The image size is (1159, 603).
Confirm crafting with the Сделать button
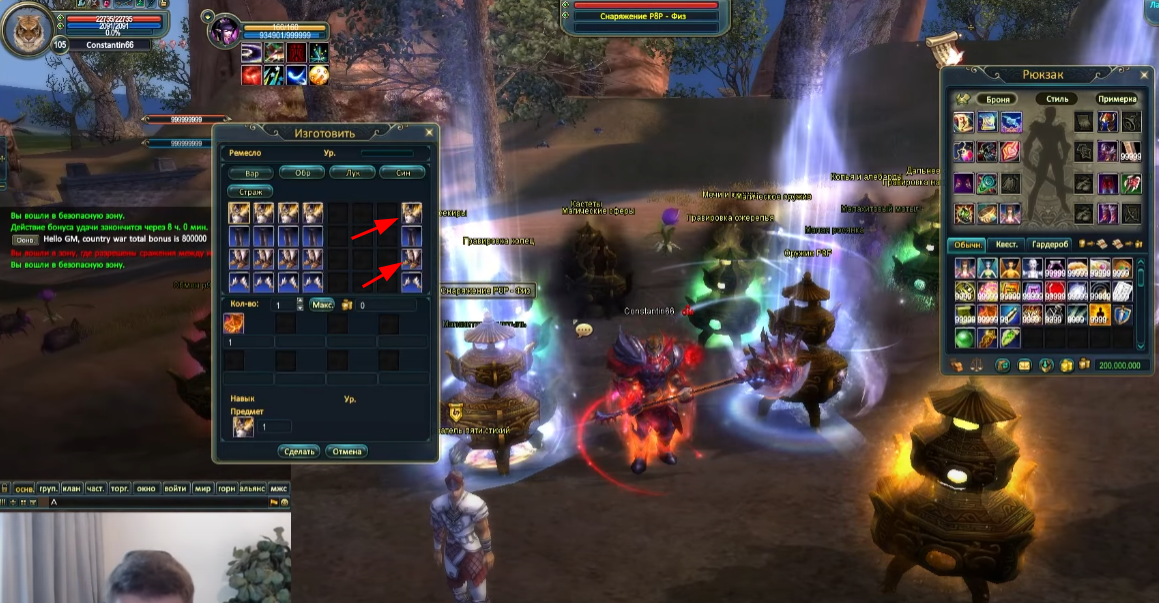(x=300, y=451)
